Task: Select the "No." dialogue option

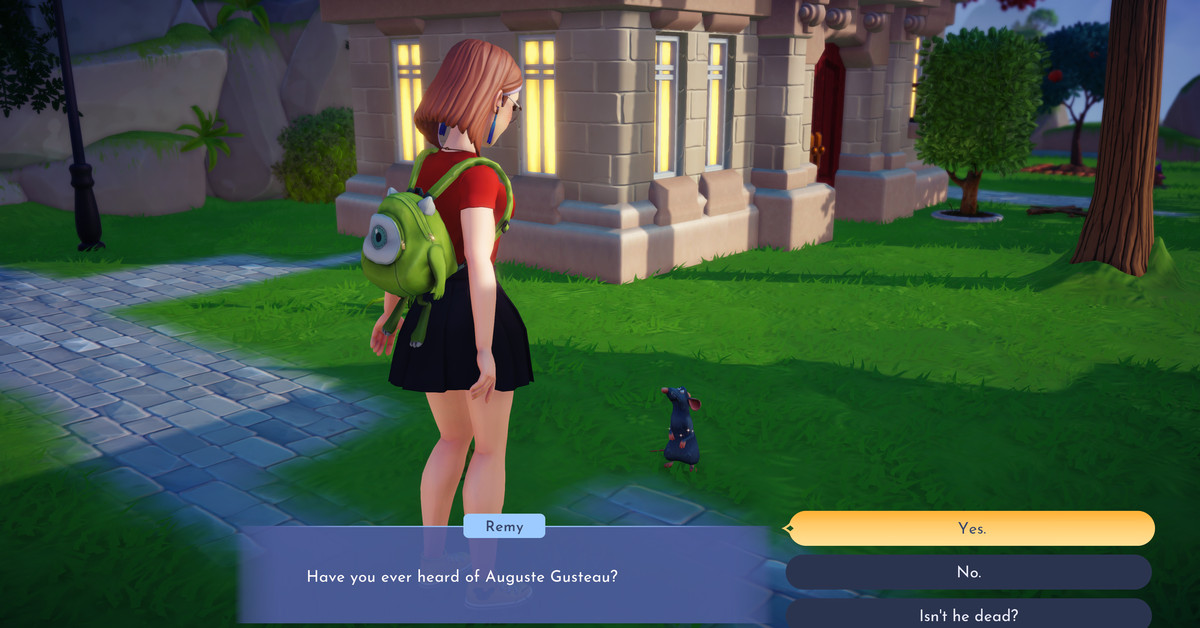Action: click(968, 573)
